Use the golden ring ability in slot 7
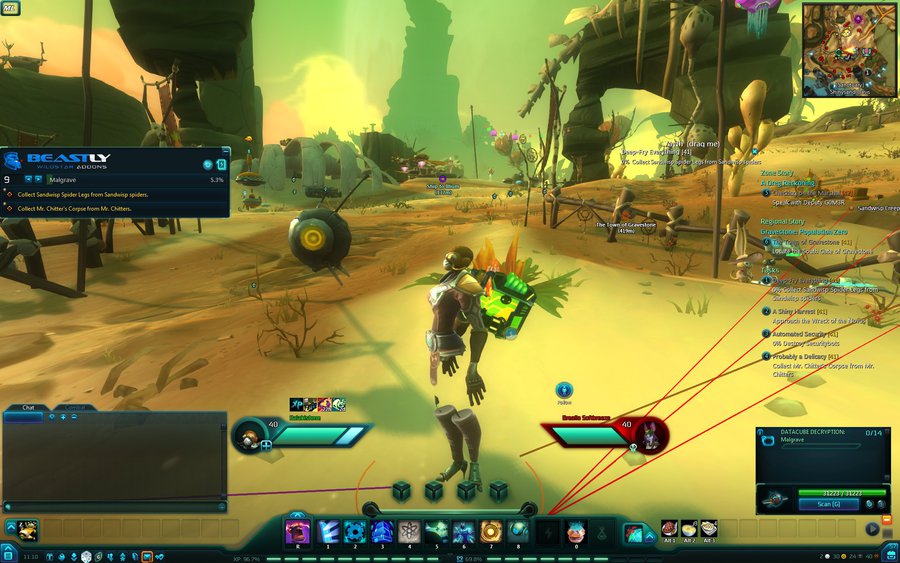The width and height of the screenshot is (900, 563). pyautogui.click(x=490, y=531)
